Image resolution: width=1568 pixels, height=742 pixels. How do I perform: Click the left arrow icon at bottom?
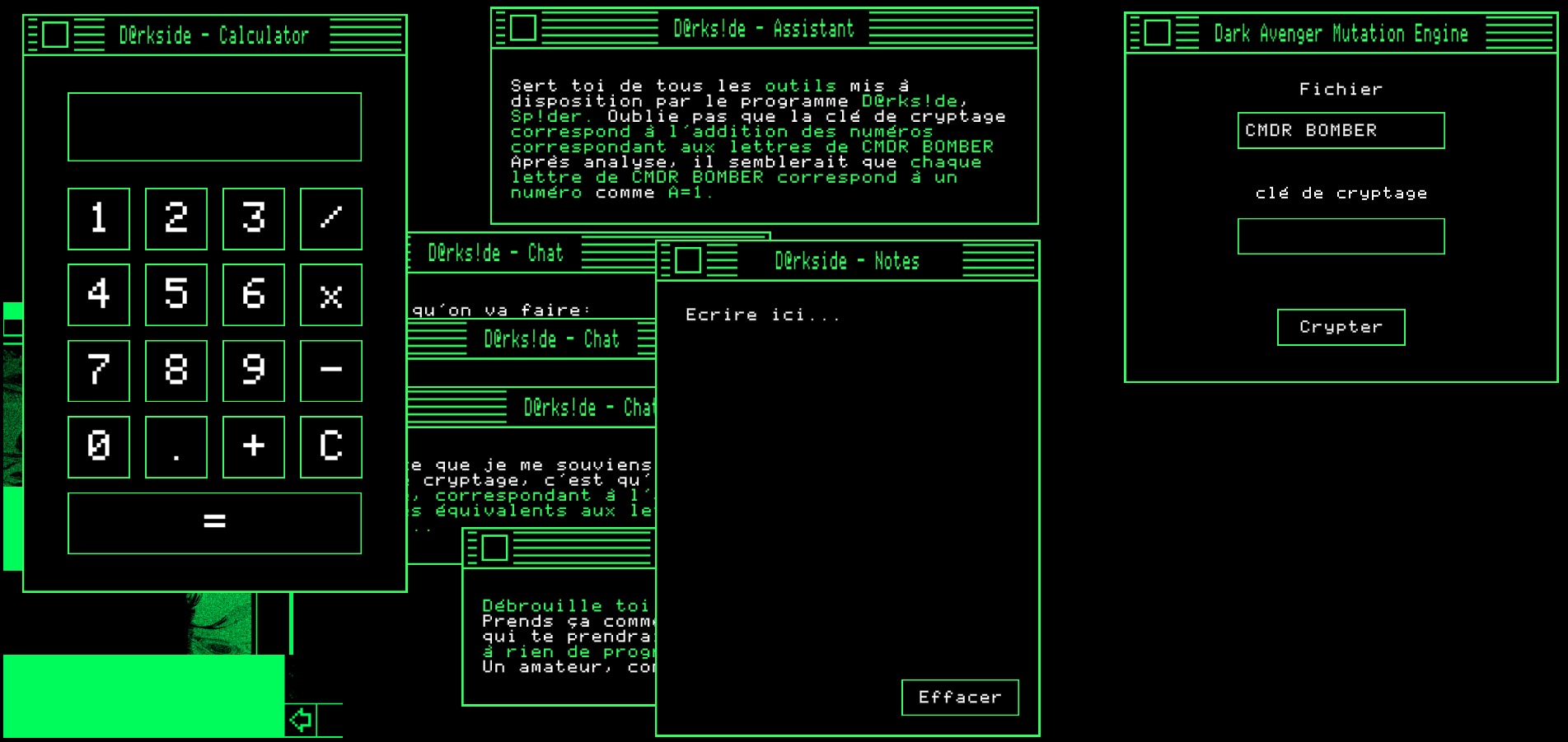pyautogui.click(x=301, y=720)
